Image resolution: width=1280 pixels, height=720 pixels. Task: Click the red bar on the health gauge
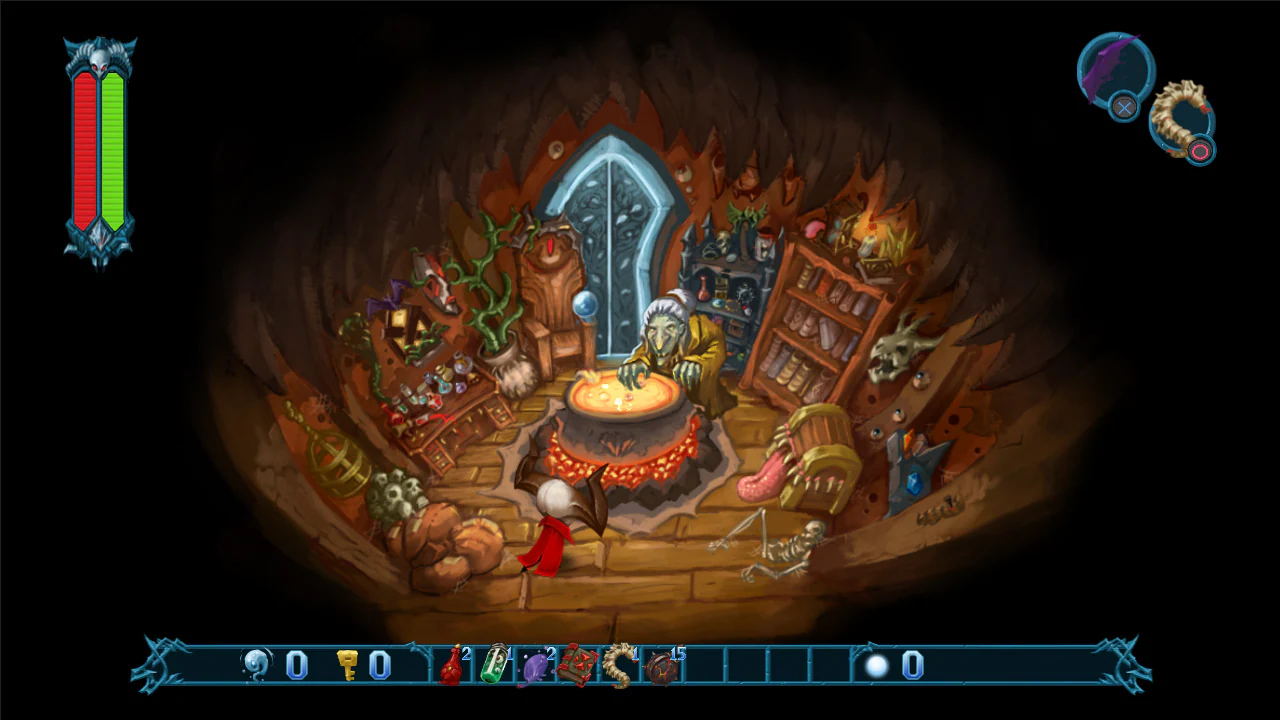pyautogui.click(x=85, y=150)
